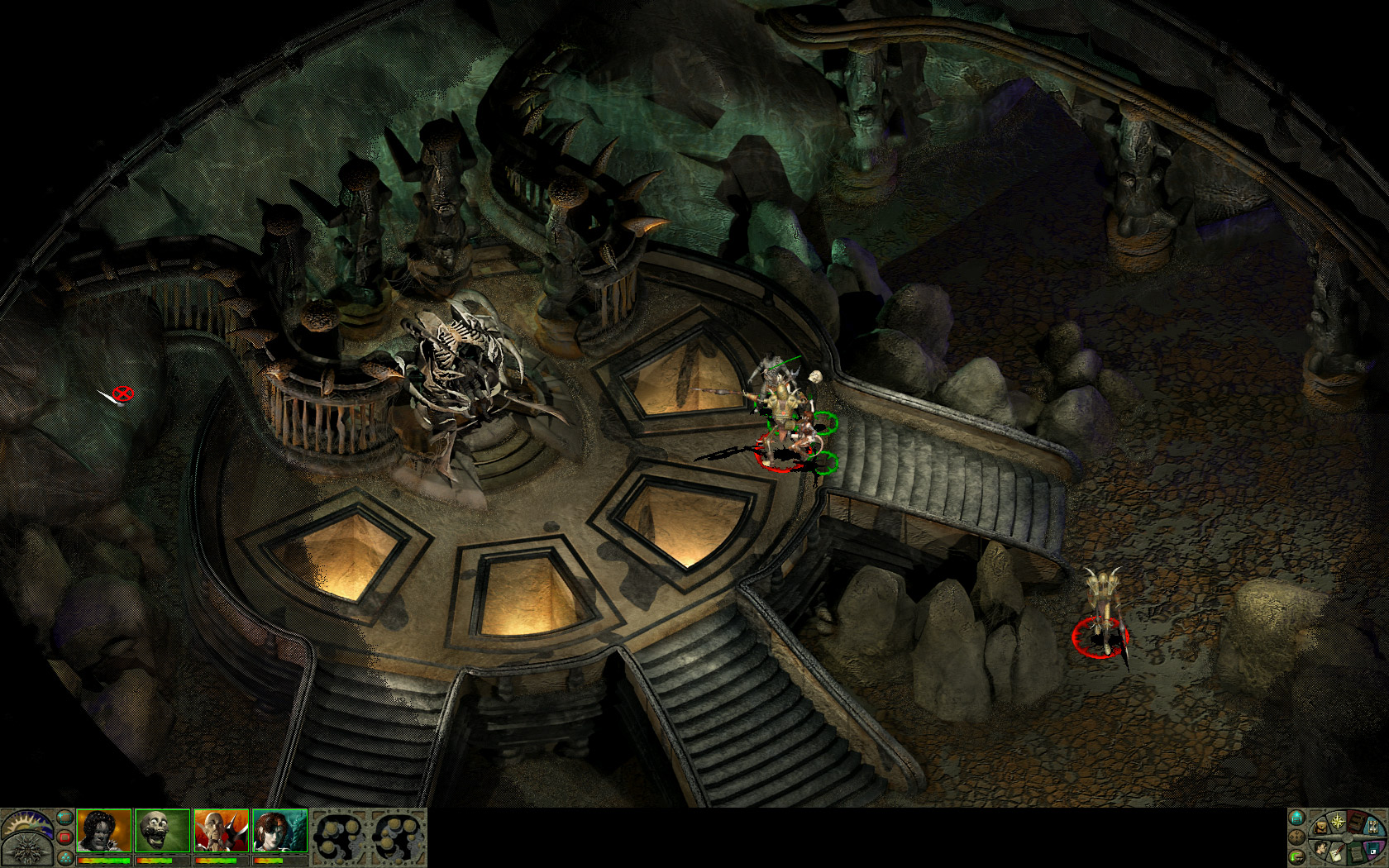Click the sun and moon day clock
This screenshot has width=1389, height=868.
[x=25, y=825]
